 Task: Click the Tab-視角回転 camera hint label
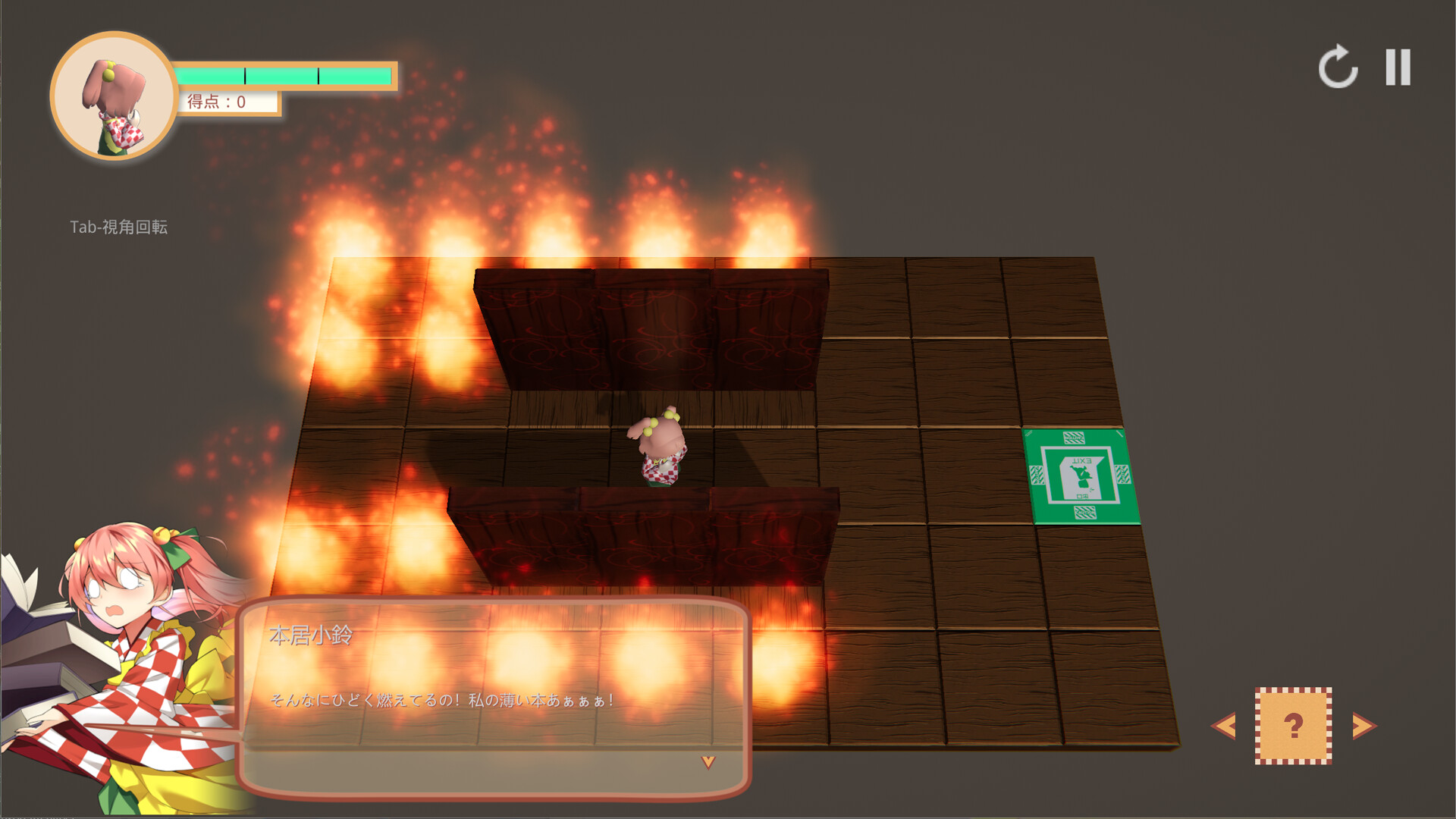click(120, 225)
